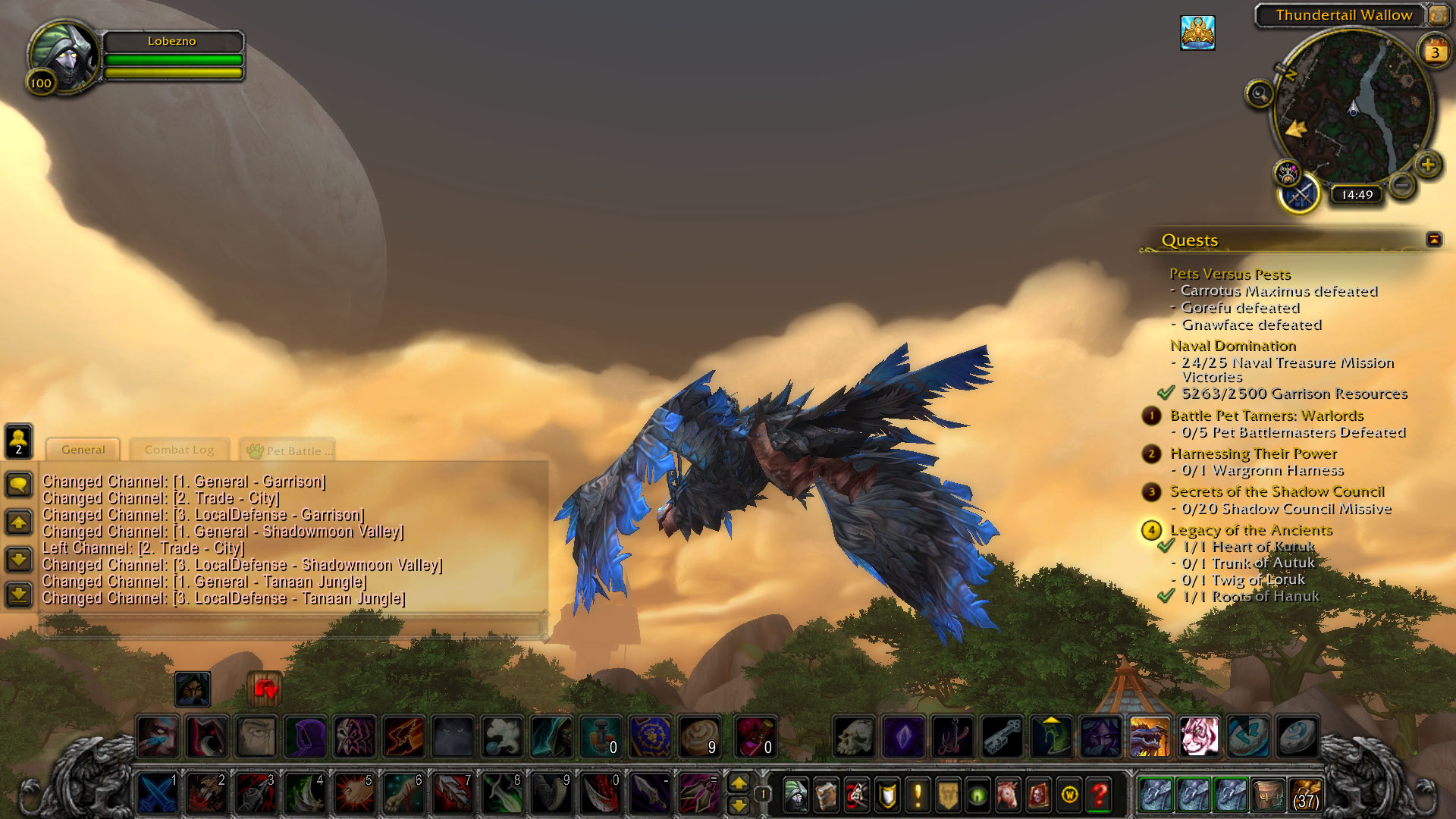Select the Naval Domination quest entry

(x=1232, y=346)
